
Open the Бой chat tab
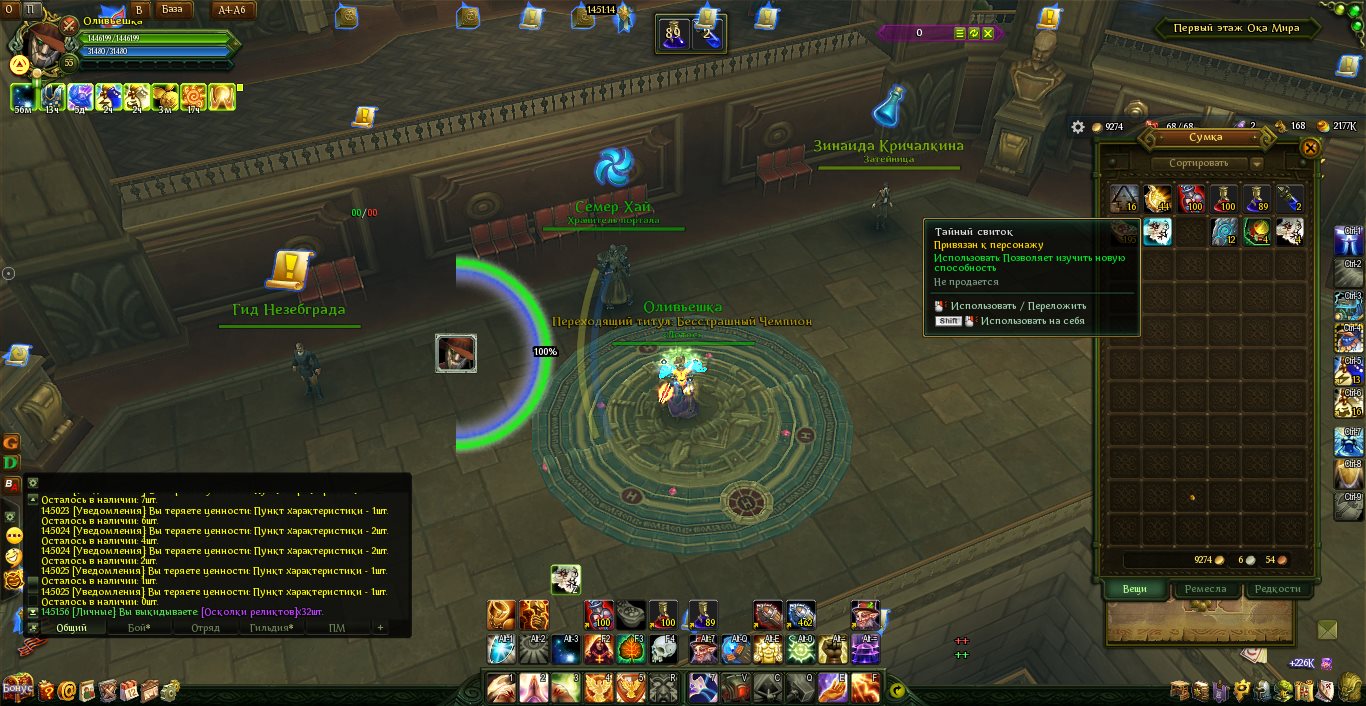click(x=137, y=628)
